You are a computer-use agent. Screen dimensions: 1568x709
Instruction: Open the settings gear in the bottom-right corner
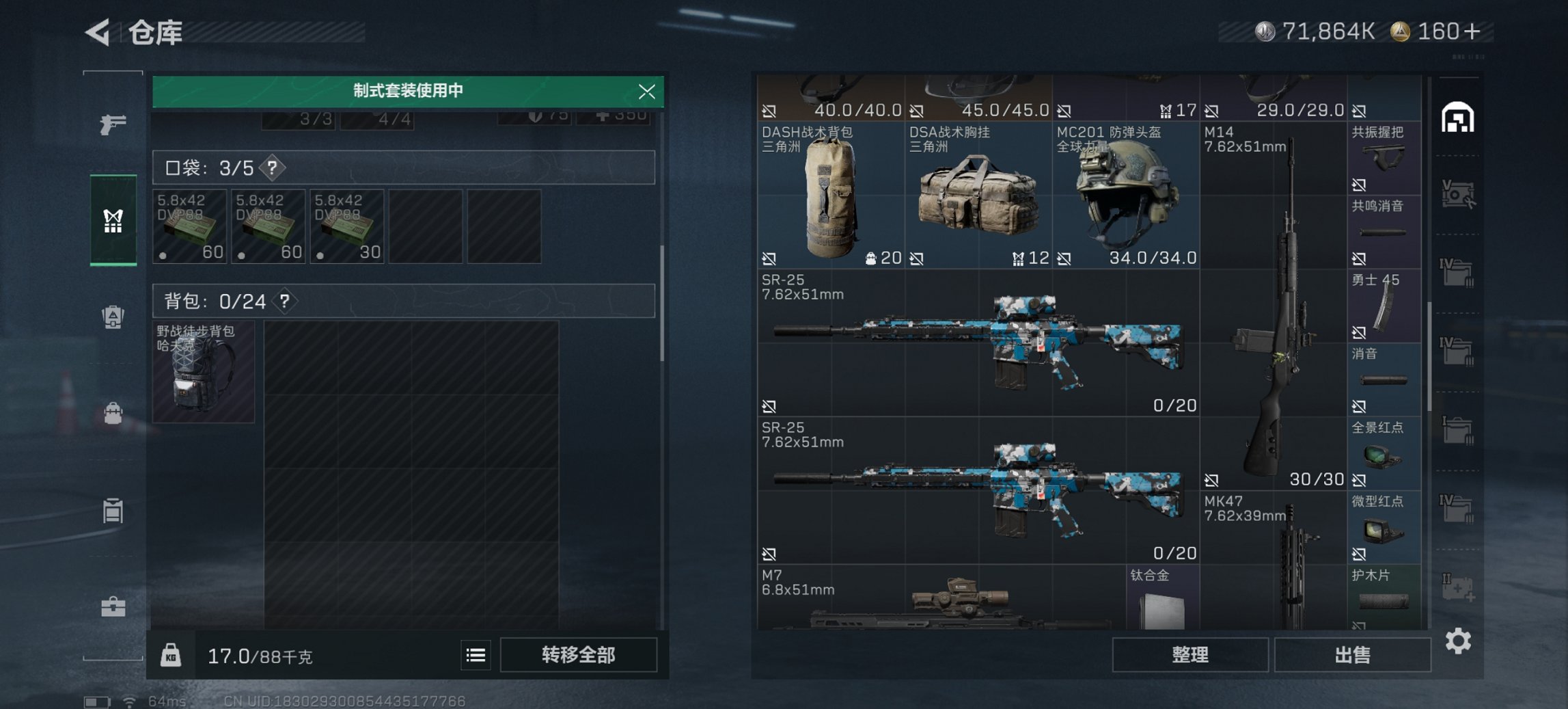tap(1459, 641)
